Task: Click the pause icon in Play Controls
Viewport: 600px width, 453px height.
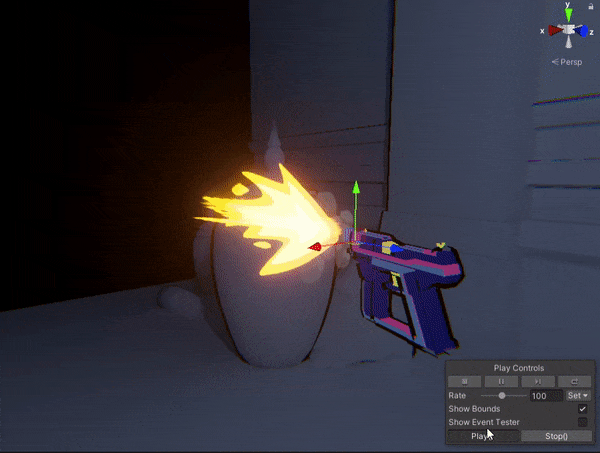Action: coord(502,382)
